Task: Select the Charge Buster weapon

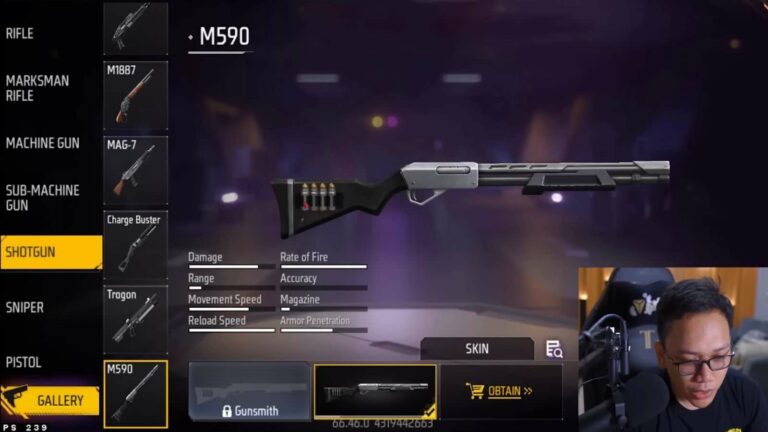Action: click(x=136, y=245)
